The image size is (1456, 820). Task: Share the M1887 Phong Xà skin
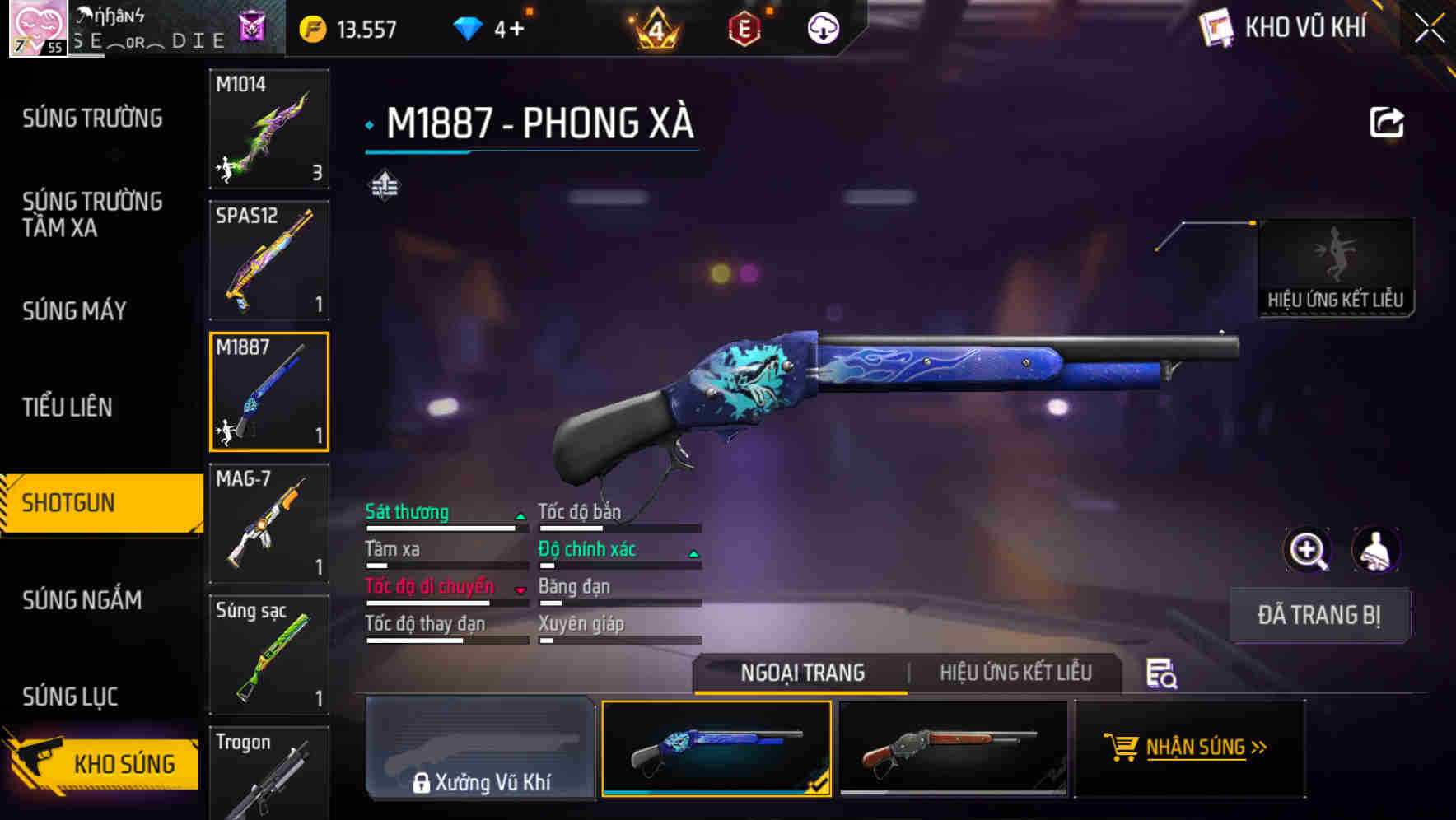(1387, 121)
